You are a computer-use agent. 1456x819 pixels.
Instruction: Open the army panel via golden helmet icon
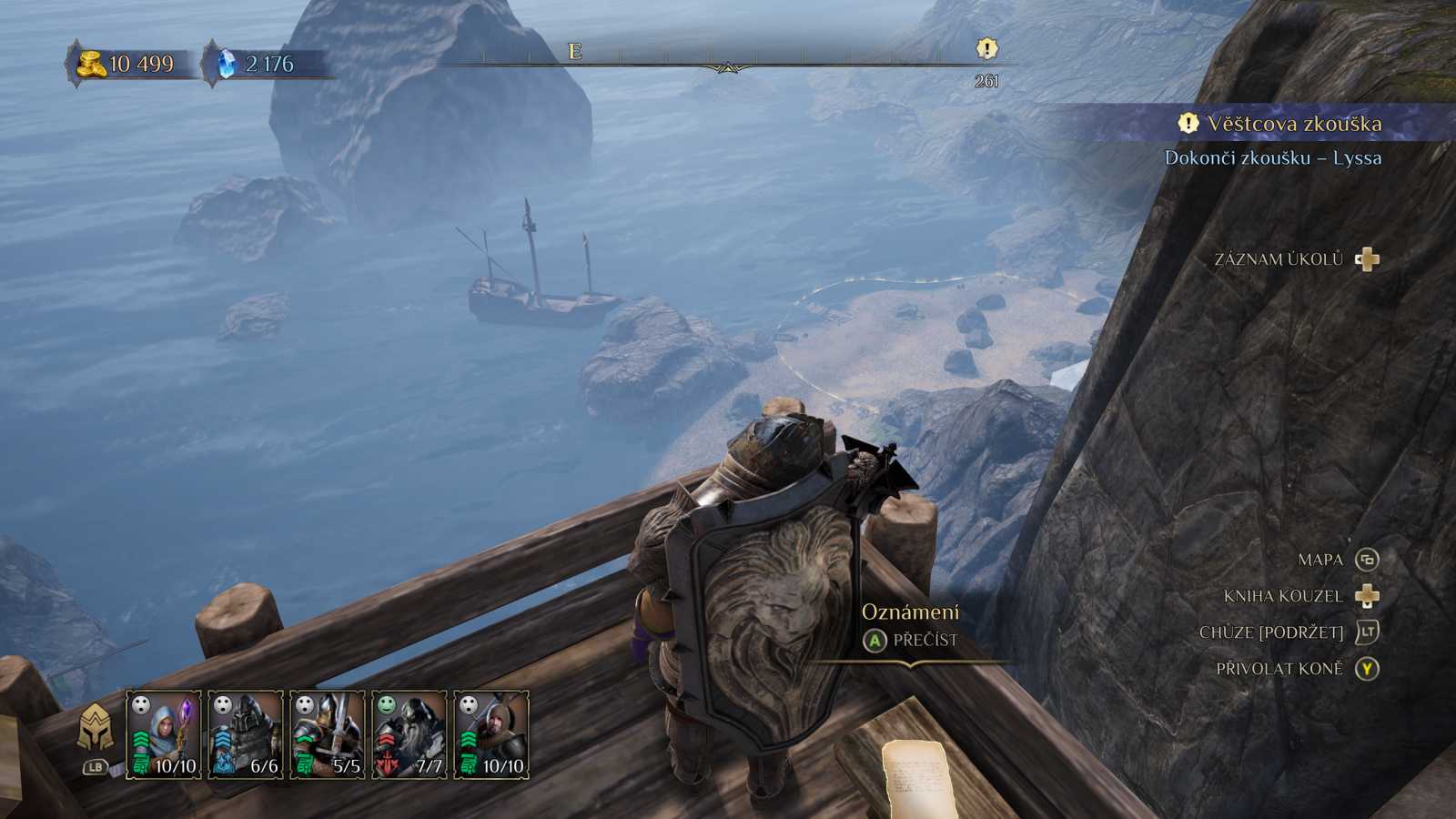[x=96, y=730]
